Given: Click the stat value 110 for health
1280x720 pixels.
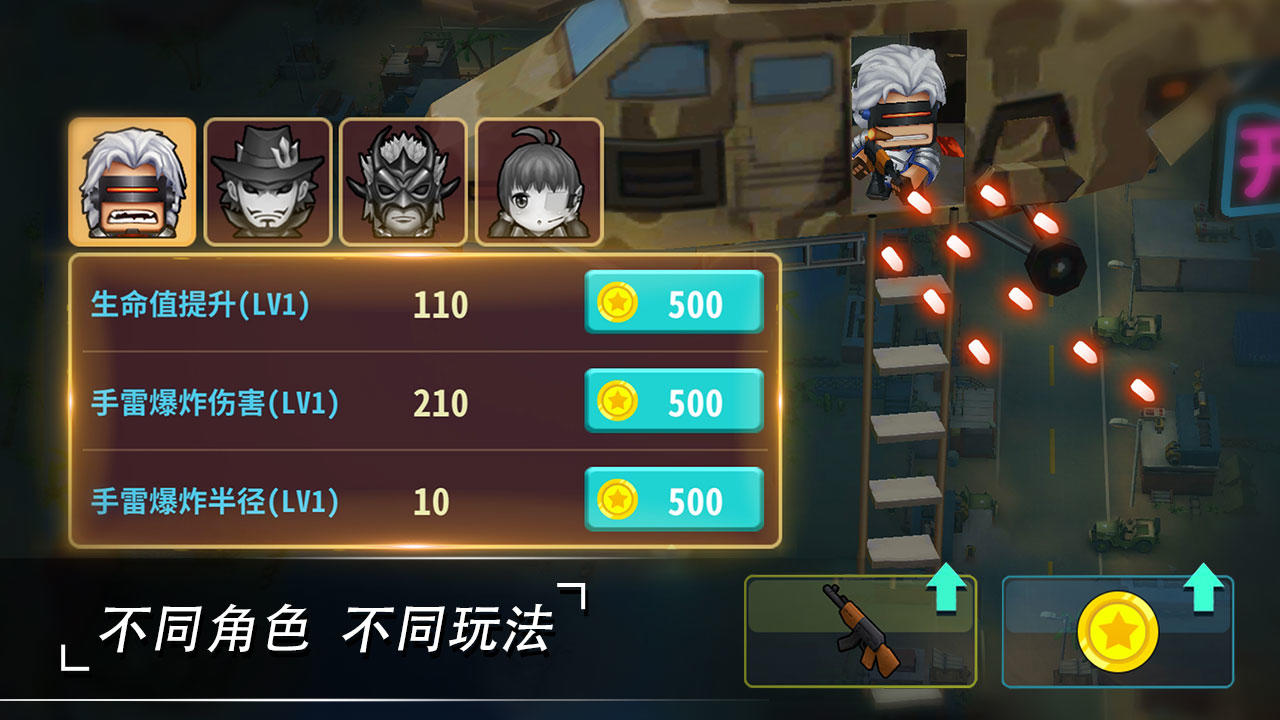Looking at the screenshot, I should [444, 301].
